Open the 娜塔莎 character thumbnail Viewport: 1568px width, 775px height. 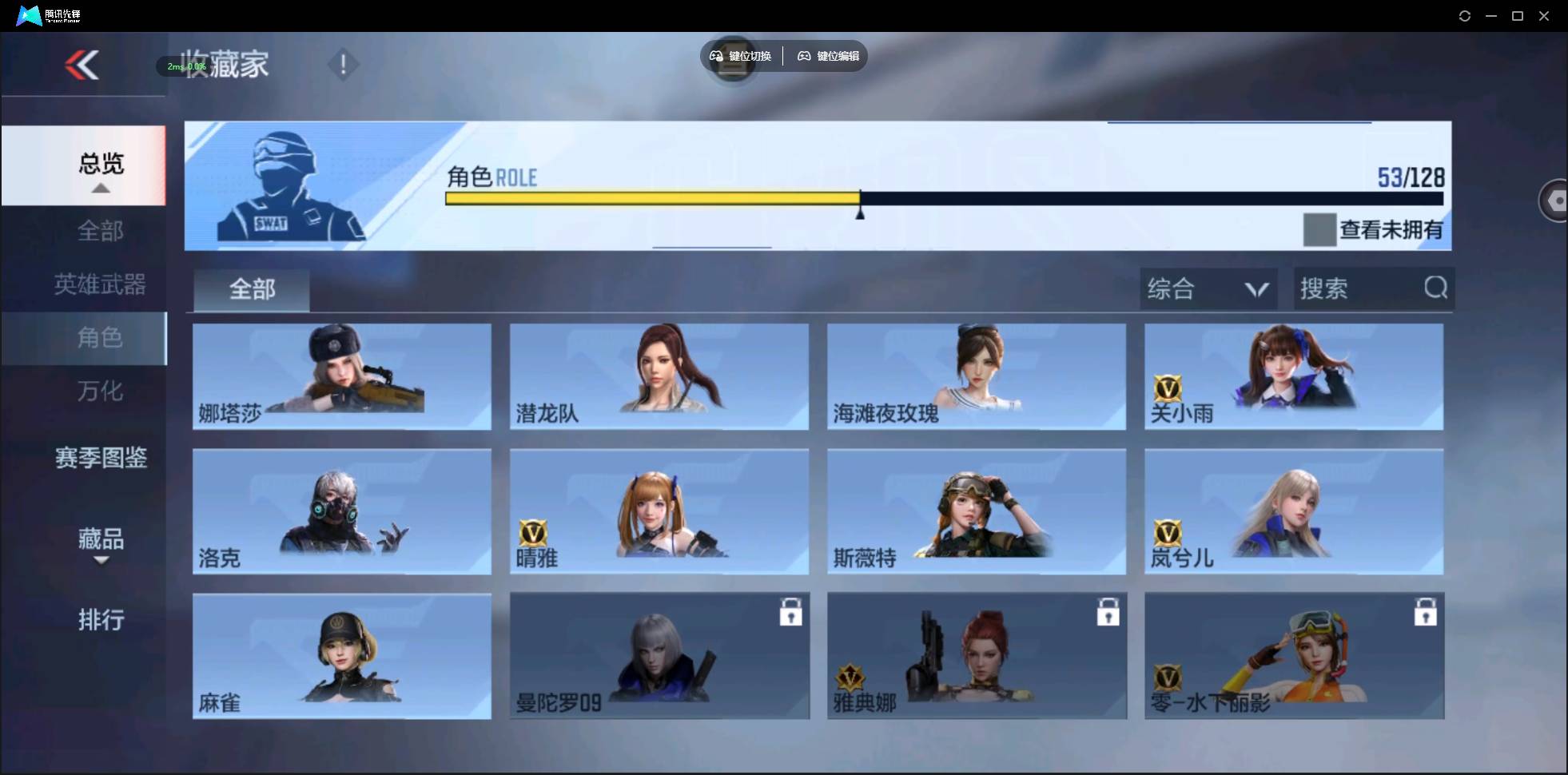(342, 376)
